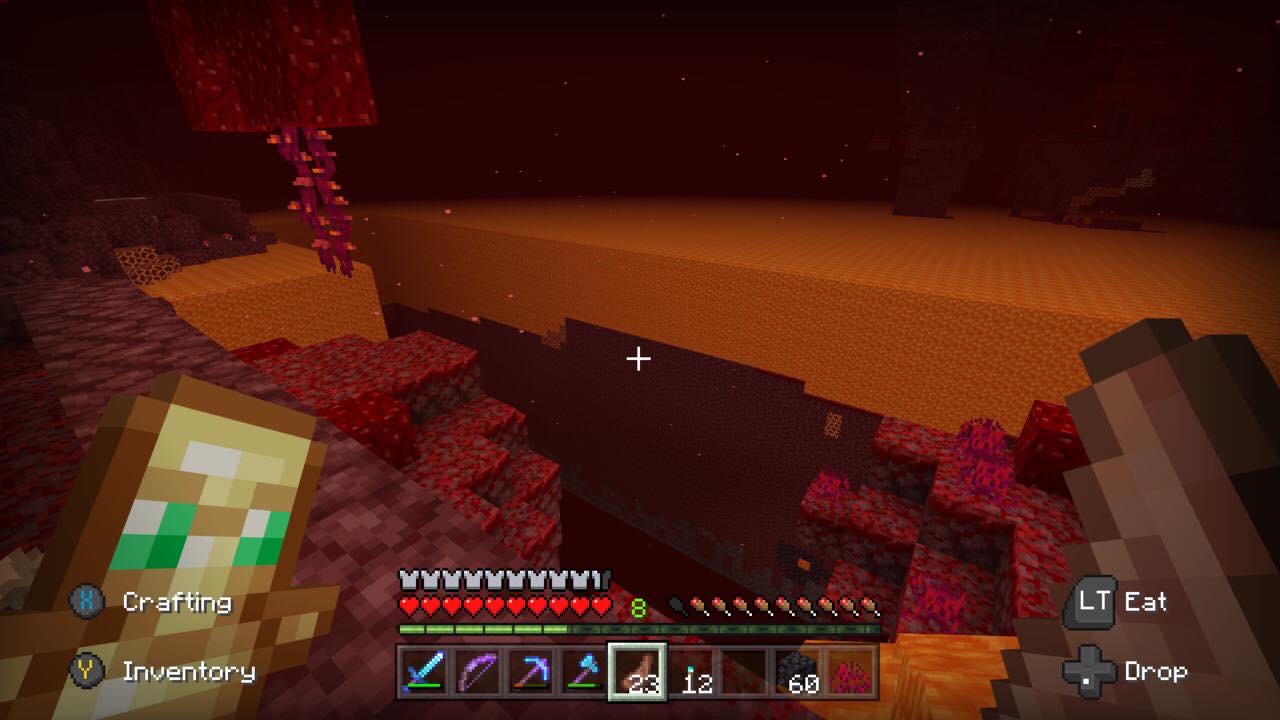Choose the red nether plant hotbar slot
This screenshot has height=720, width=1280.
(852, 670)
